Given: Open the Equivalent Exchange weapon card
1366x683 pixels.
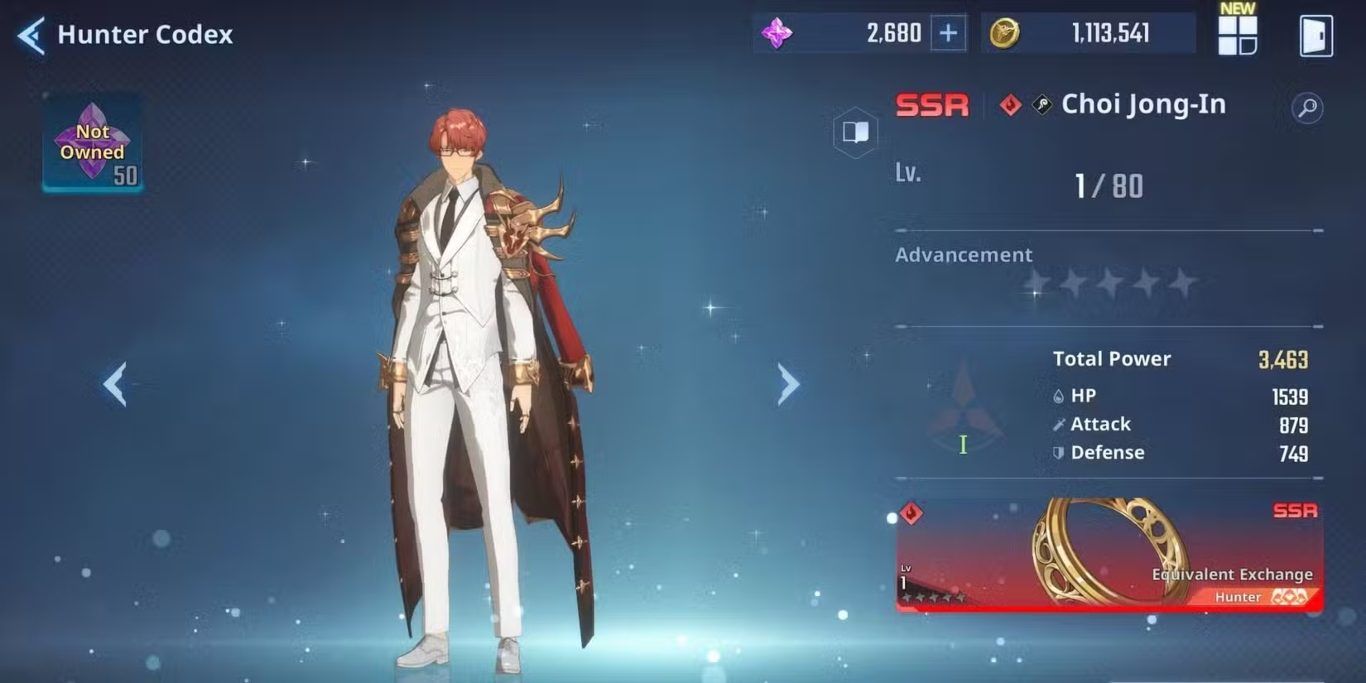Looking at the screenshot, I should (x=1109, y=555).
